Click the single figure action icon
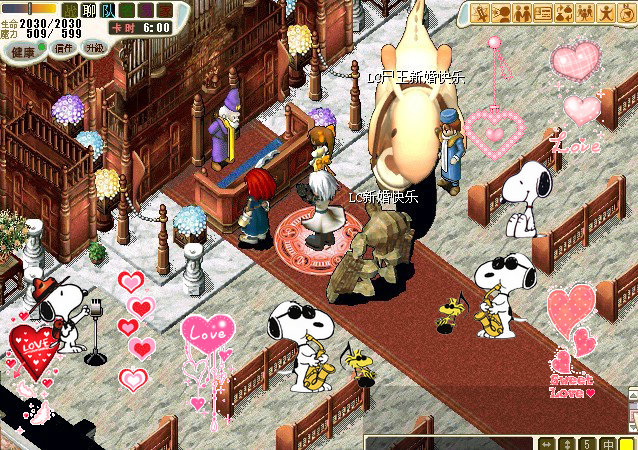The width and height of the screenshot is (638, 450). (604, 13)
